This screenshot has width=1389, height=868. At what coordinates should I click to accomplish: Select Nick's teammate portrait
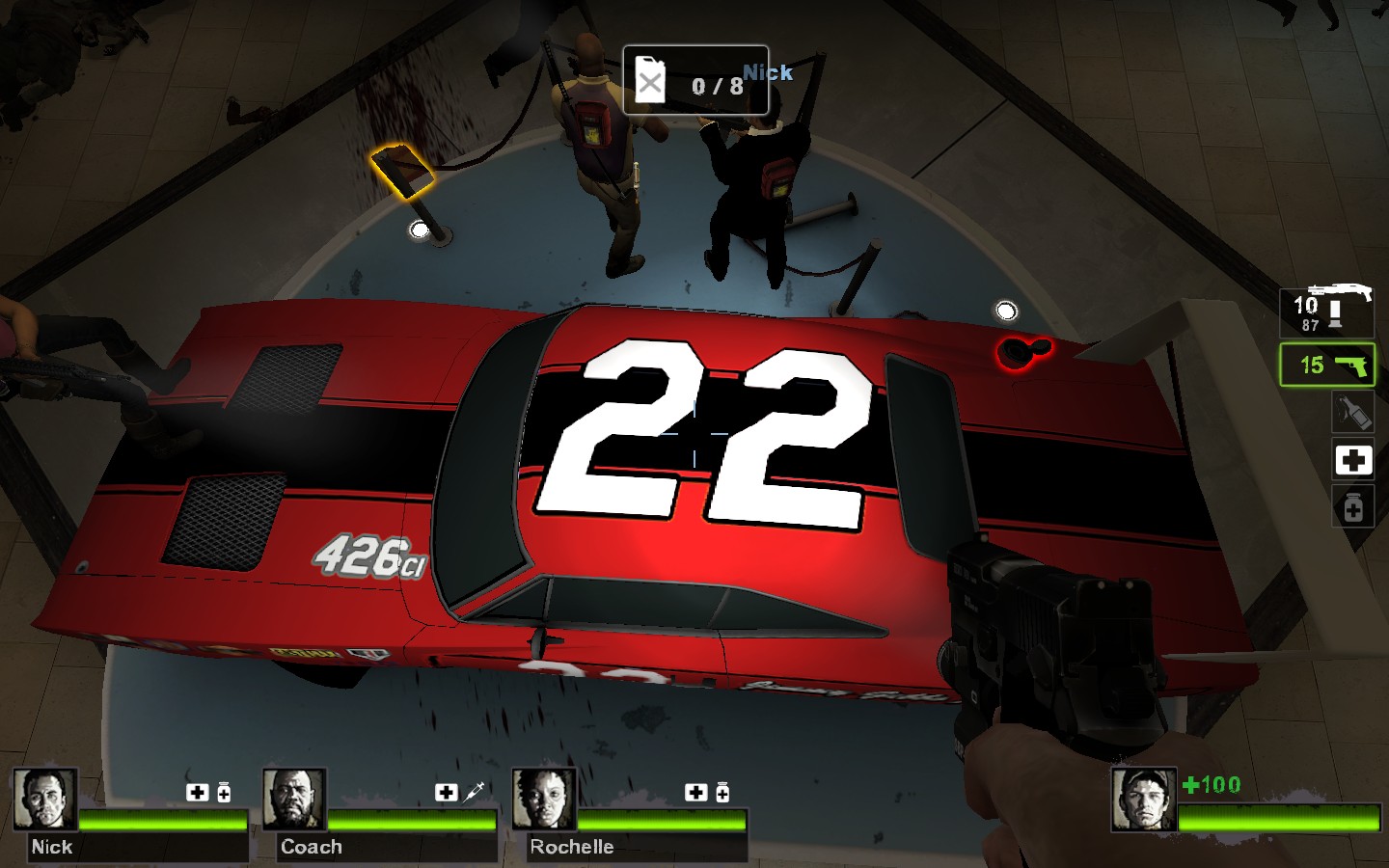(45, 800)
